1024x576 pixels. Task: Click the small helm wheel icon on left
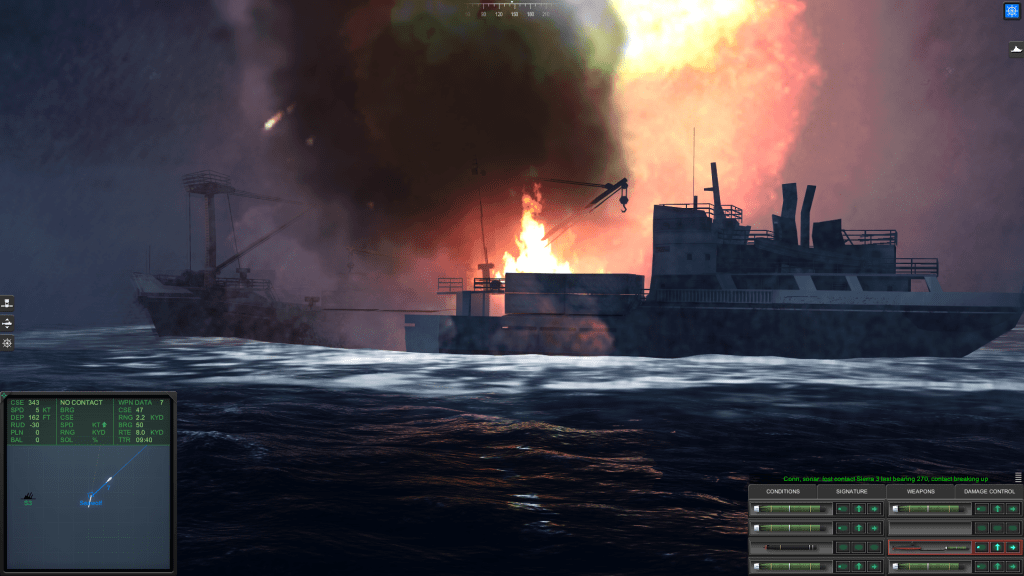pyautogui.click(x=7, y=343)
